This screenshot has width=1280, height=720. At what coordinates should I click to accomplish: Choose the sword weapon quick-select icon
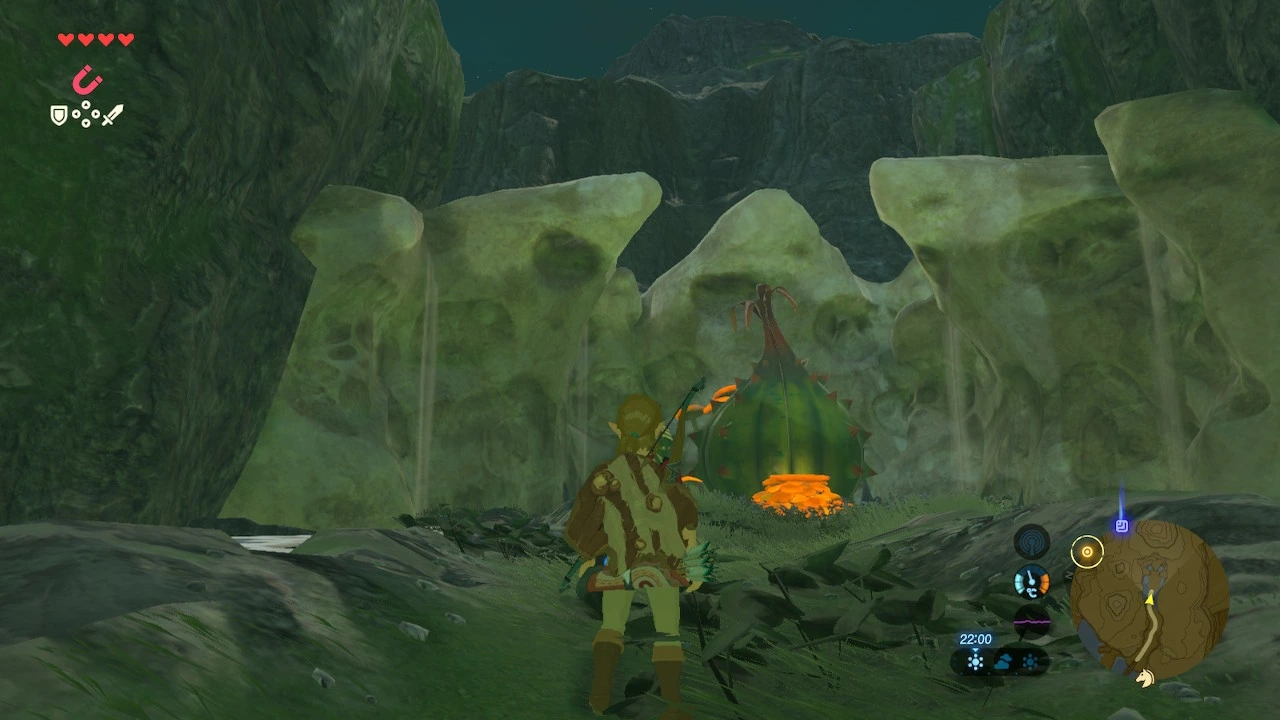point(112,115)
